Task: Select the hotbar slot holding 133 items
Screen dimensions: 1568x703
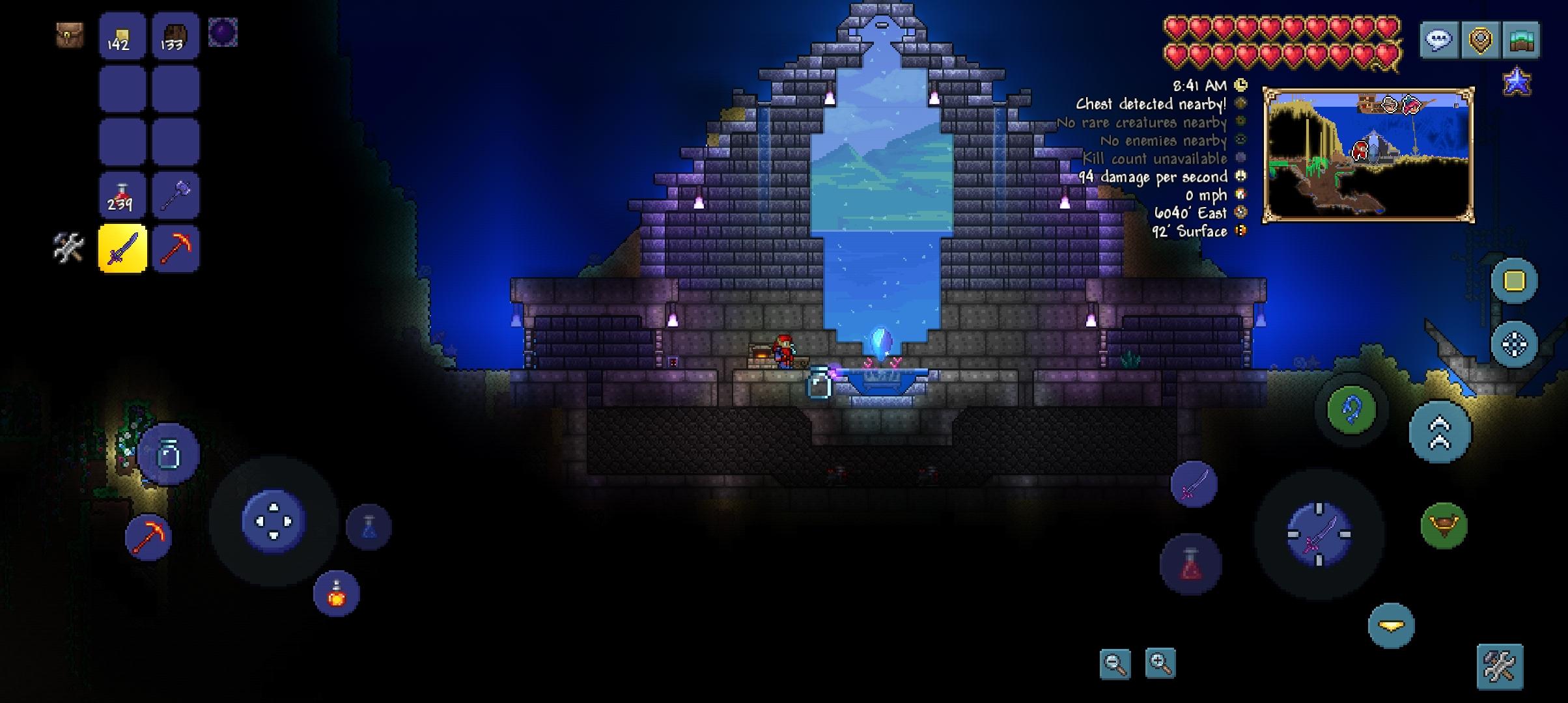Action: 175,36
